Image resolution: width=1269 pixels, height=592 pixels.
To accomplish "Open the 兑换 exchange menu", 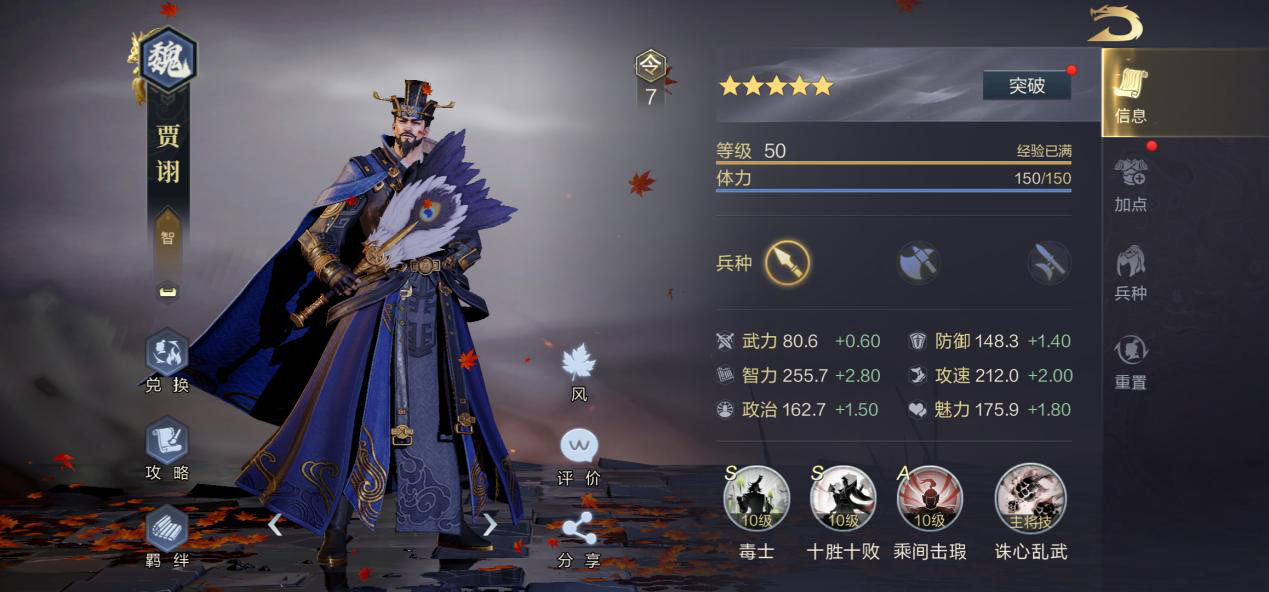I will click(167, 362).
